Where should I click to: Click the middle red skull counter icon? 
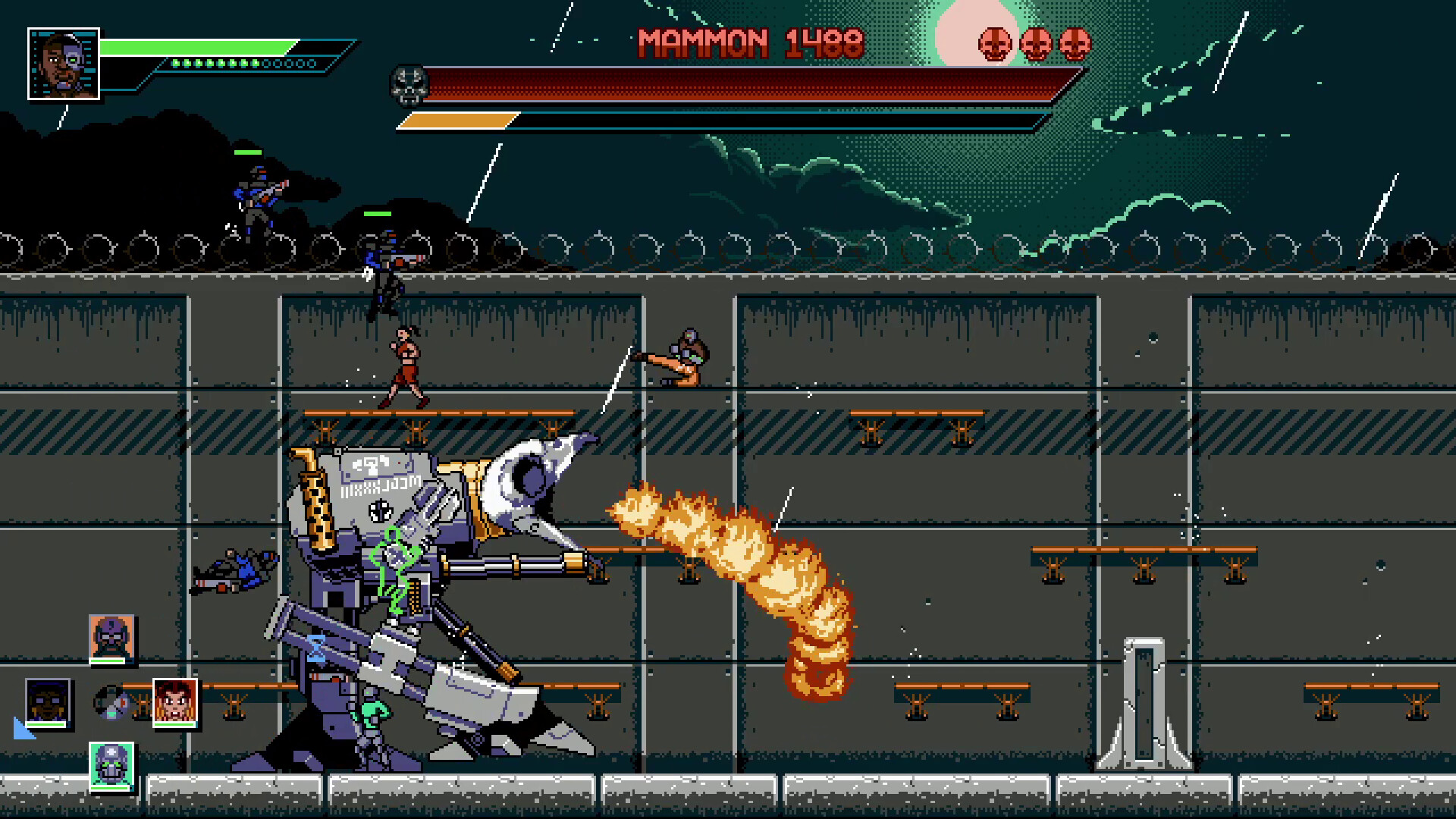[1036, 43]
